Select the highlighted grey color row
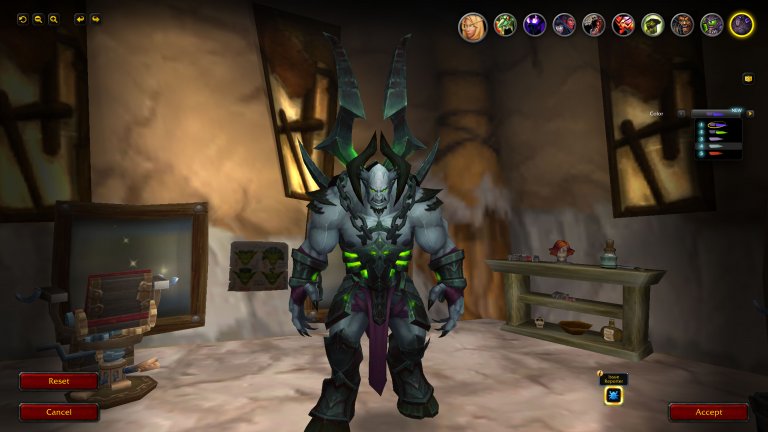Screen dimensions: 768x432 tap(719, 145)
